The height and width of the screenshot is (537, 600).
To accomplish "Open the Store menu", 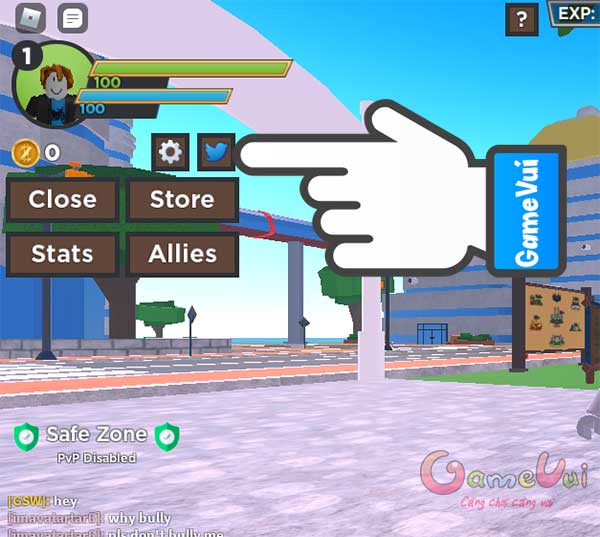I will point(182,200).
